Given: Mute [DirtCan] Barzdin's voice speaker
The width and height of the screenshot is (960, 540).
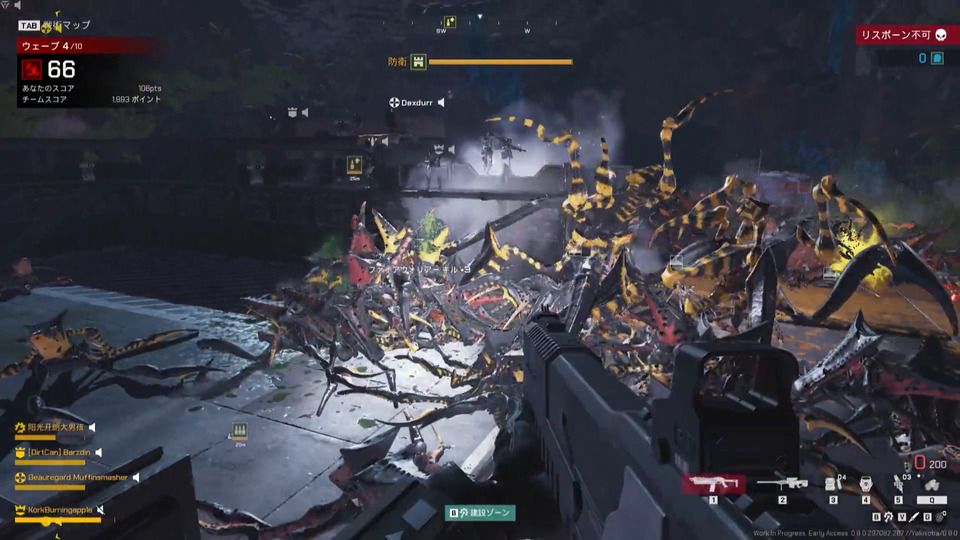Looking at the screenshot, I should (100, 453).
